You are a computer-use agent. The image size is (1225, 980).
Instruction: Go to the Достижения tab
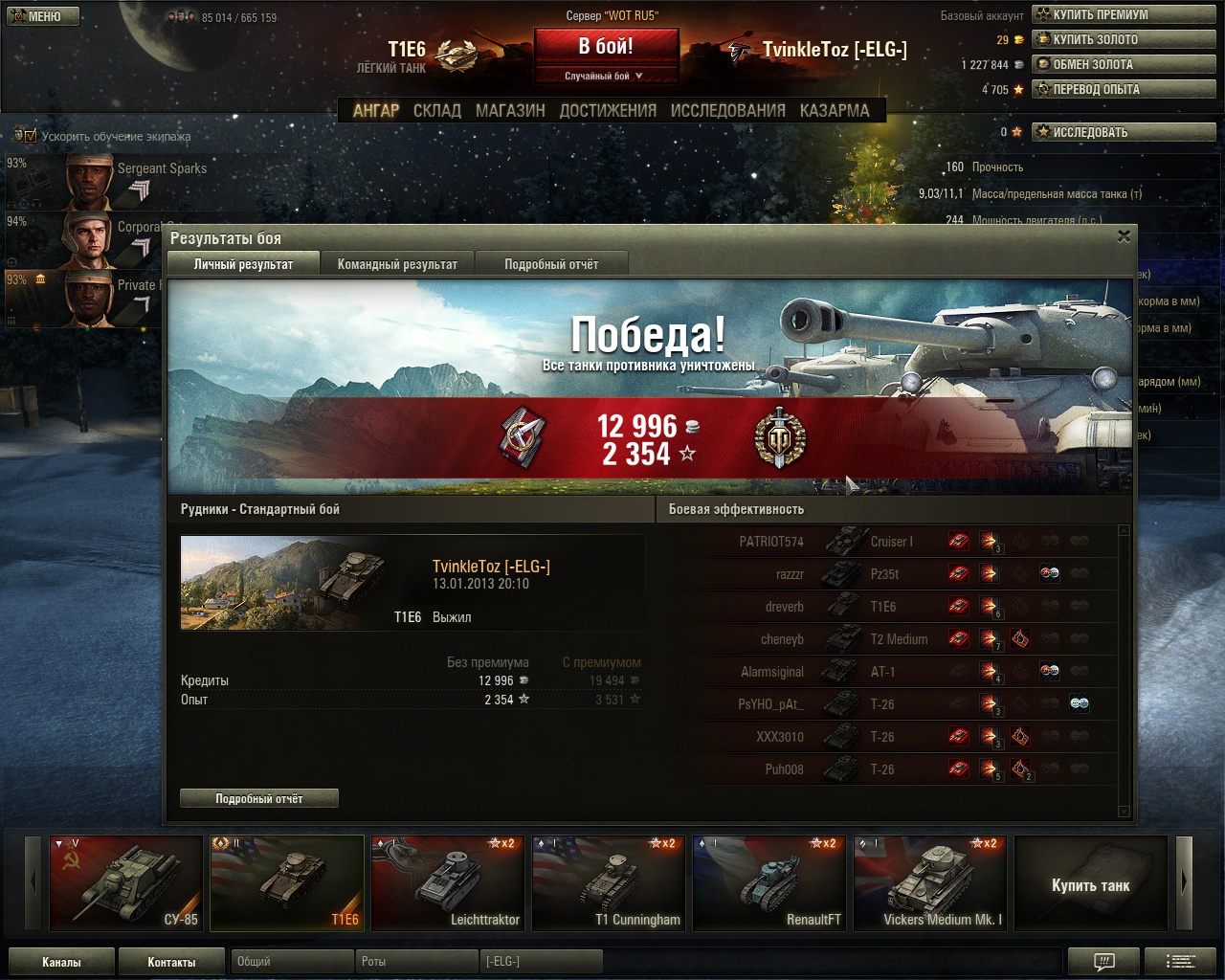[608, 111]
